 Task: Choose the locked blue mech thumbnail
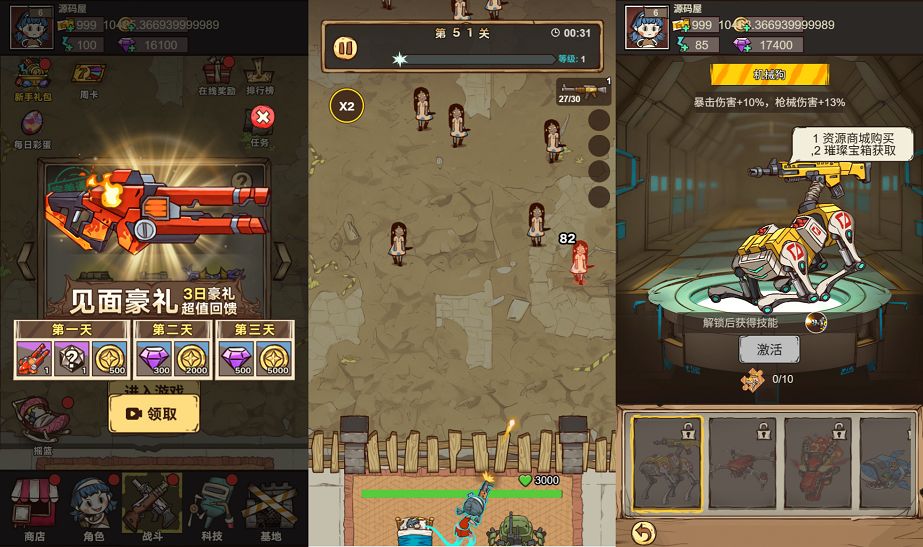892,462
